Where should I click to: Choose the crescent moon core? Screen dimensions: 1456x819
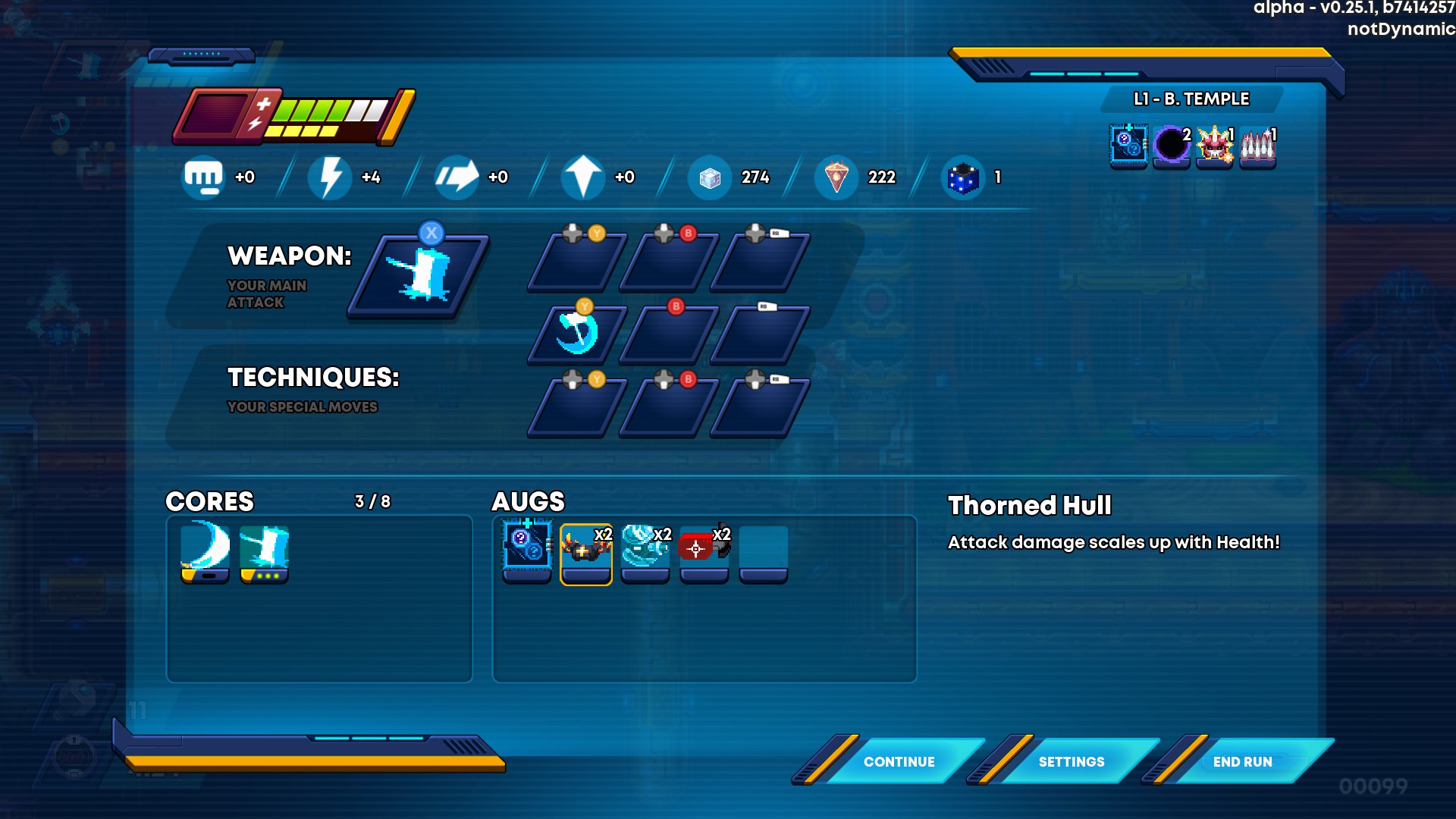click(x=206, y=551)
